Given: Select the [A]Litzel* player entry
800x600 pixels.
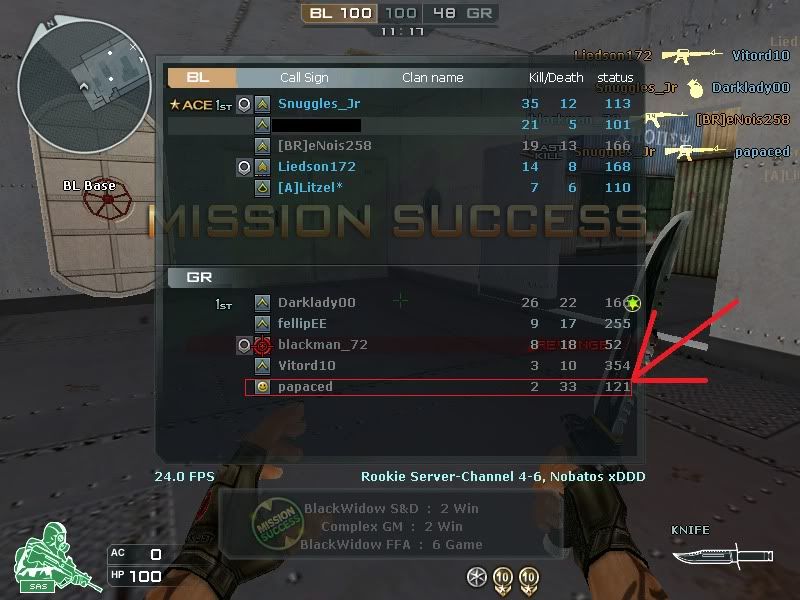Looking at the screenshot, I should click(310, 188).
